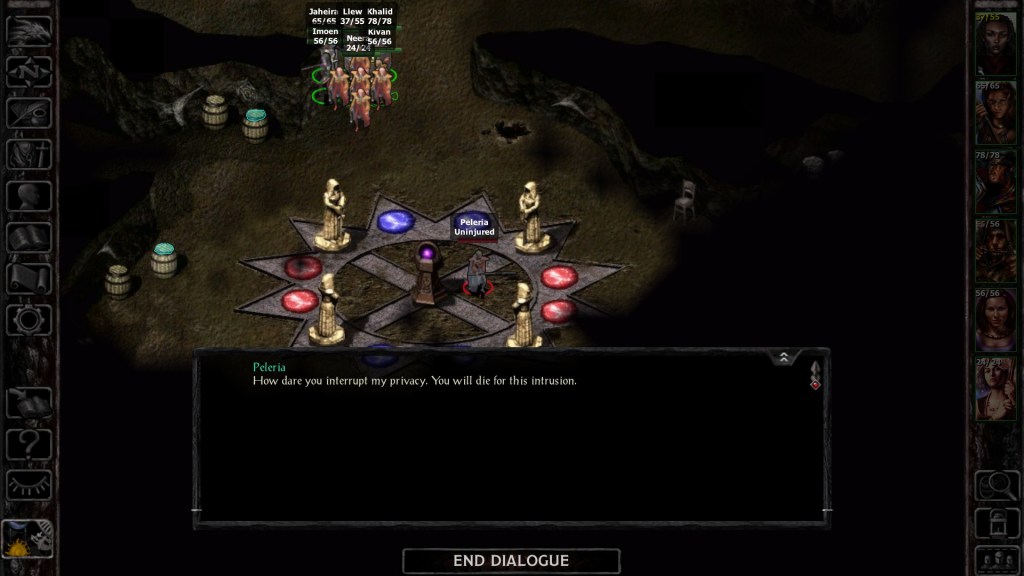Click the magnifying glass icon
This screenshot has width=1024, height=576.
coord(995,484)
